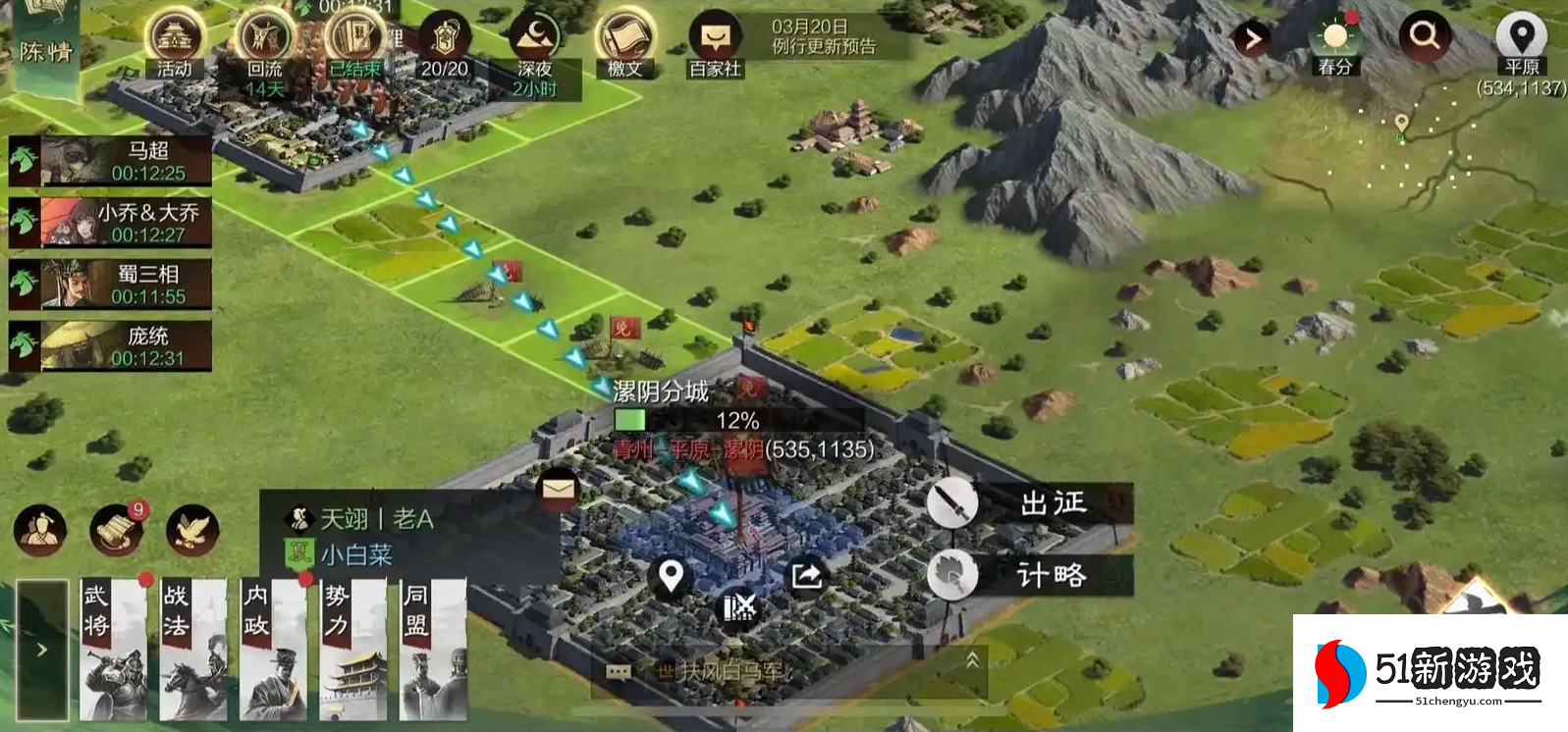The width and height of the screenshot is (1568, 732).
Task: Open stratagems via the 计略 icon
Action: [950, 575]
